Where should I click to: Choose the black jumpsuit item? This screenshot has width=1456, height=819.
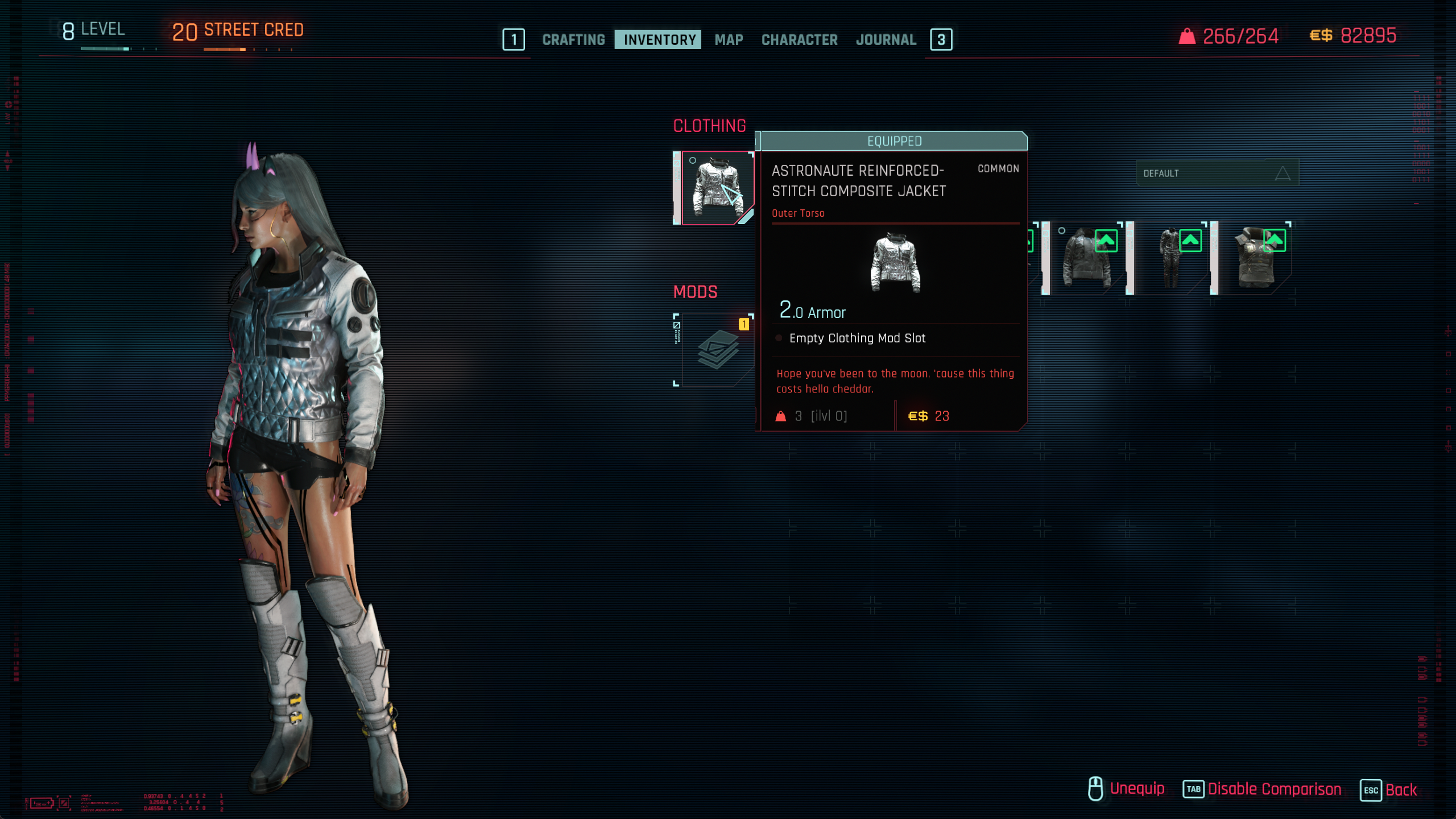pos(1170,258)
